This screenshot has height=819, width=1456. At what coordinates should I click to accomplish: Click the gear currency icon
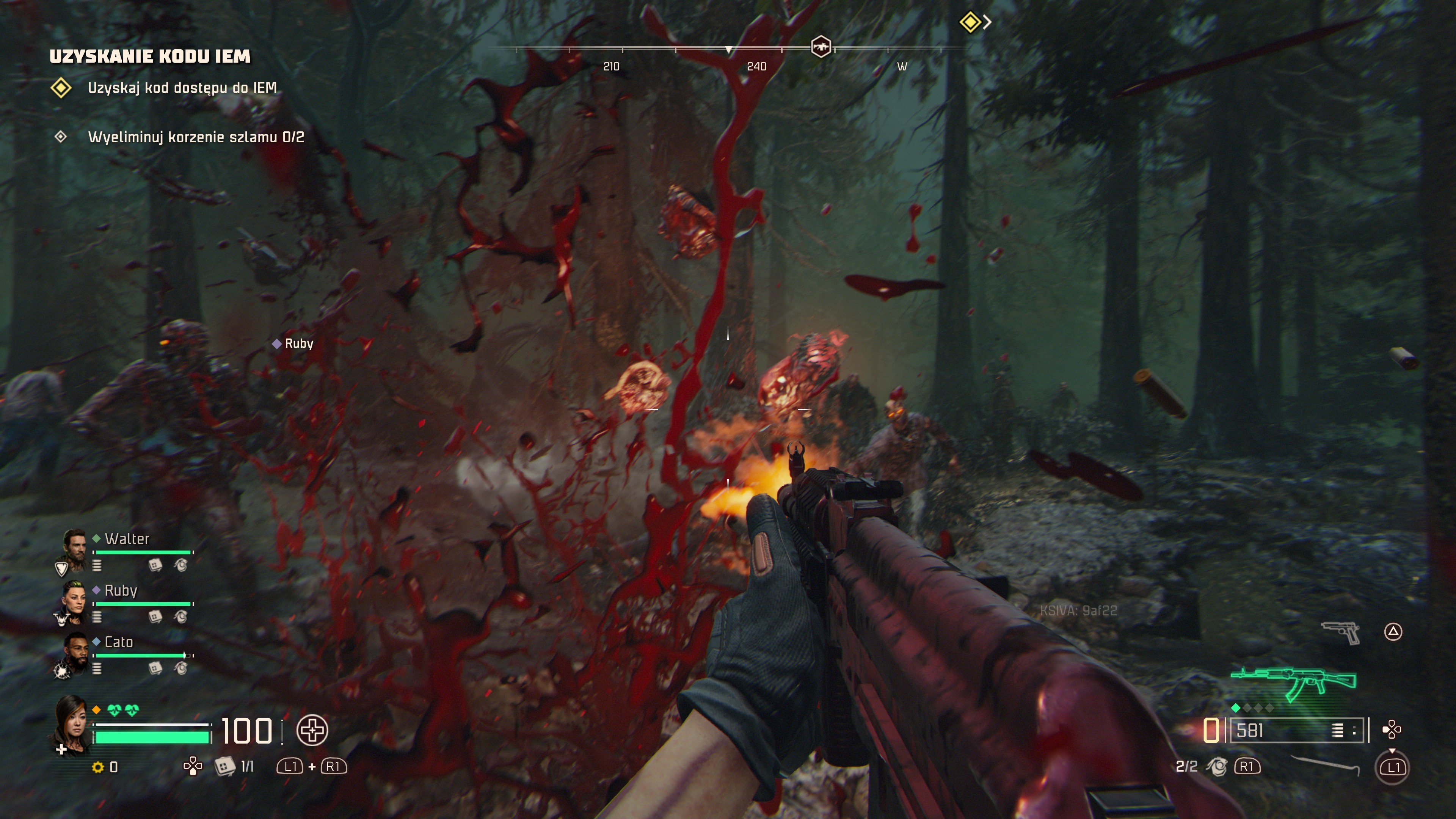pos(98,767)
